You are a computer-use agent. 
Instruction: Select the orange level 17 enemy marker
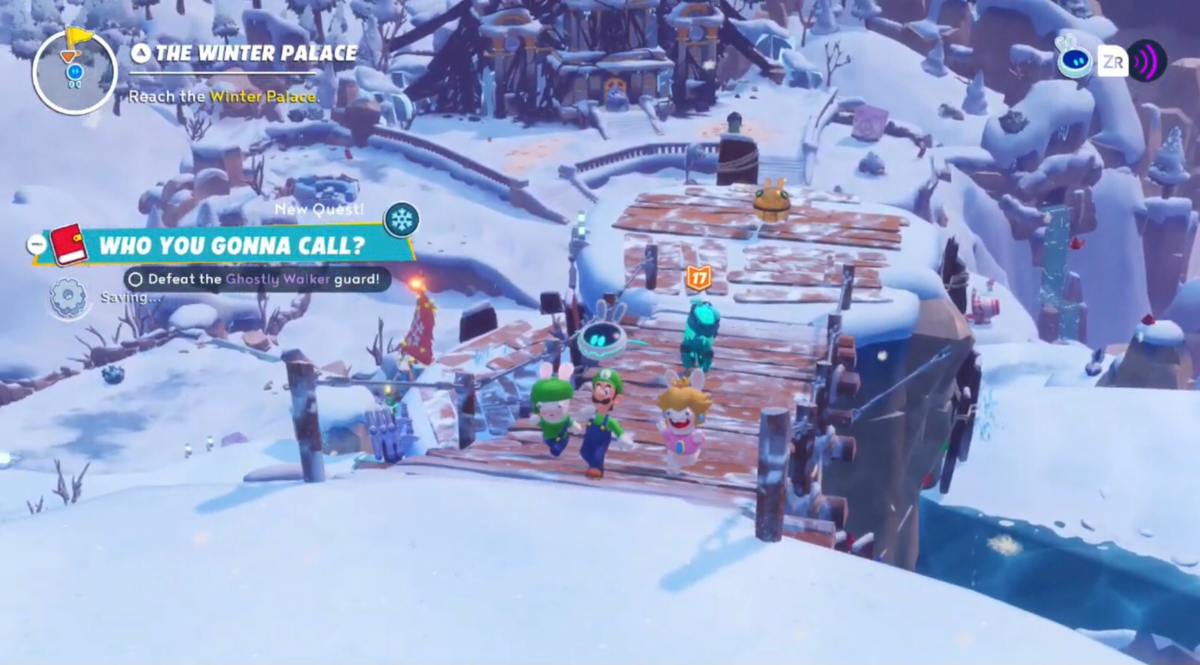pos(697,278)
